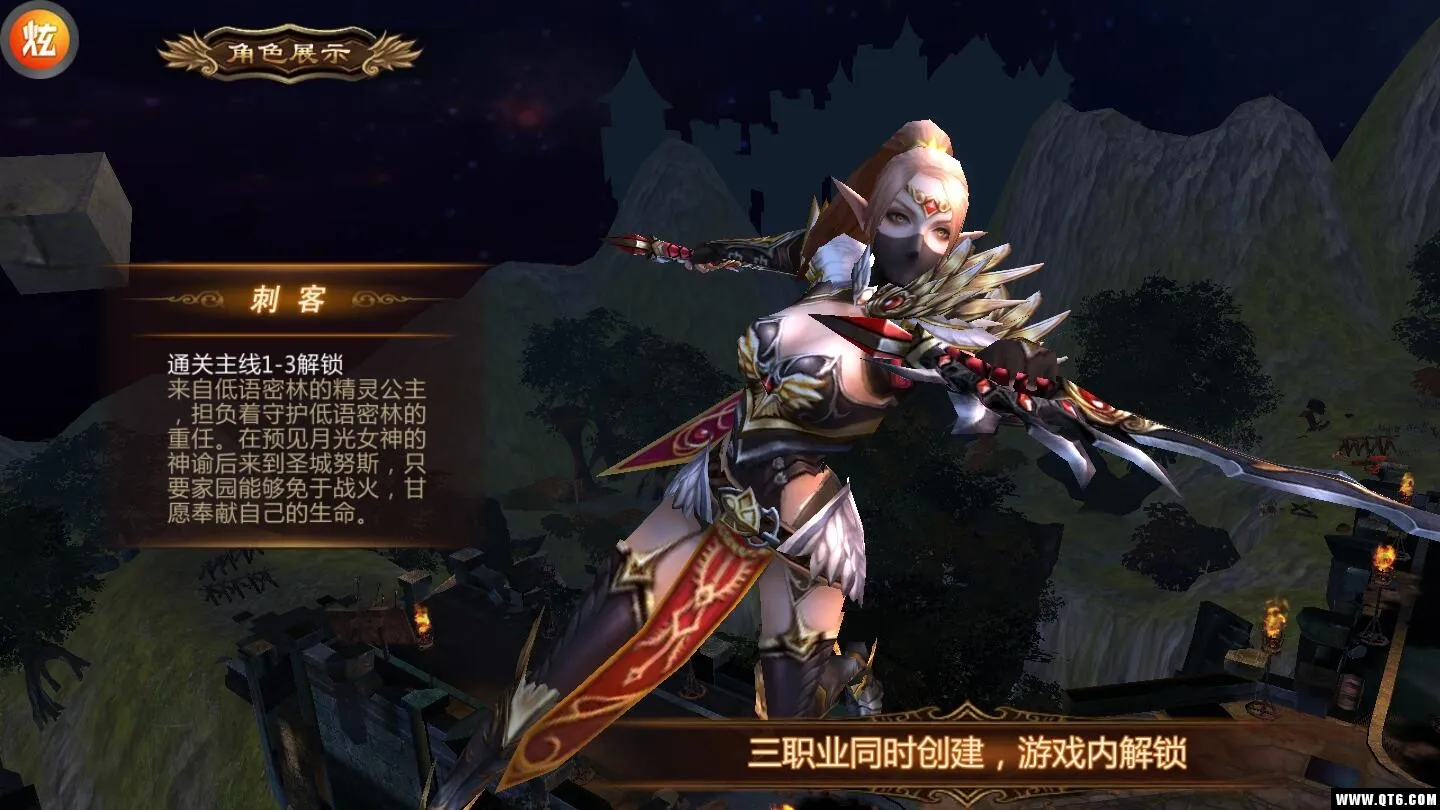This screenshot has height=810, width=1440.
Task: Click the 角色展示 title banner
Action: click(x=290, y=53)
